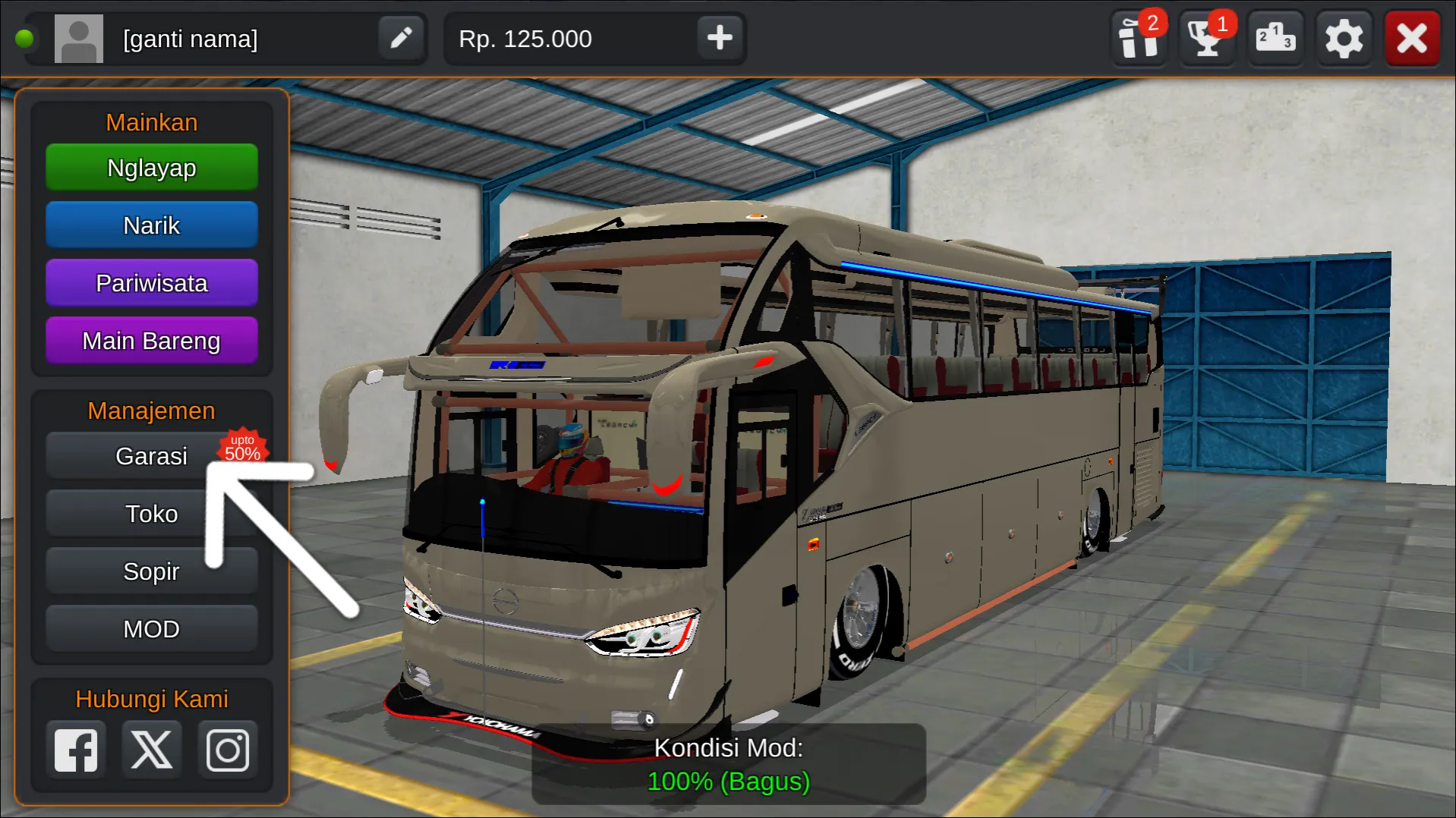Open the leaderboard rankings icon
Screen dimensions: 1456x818
coord(1275,38)
